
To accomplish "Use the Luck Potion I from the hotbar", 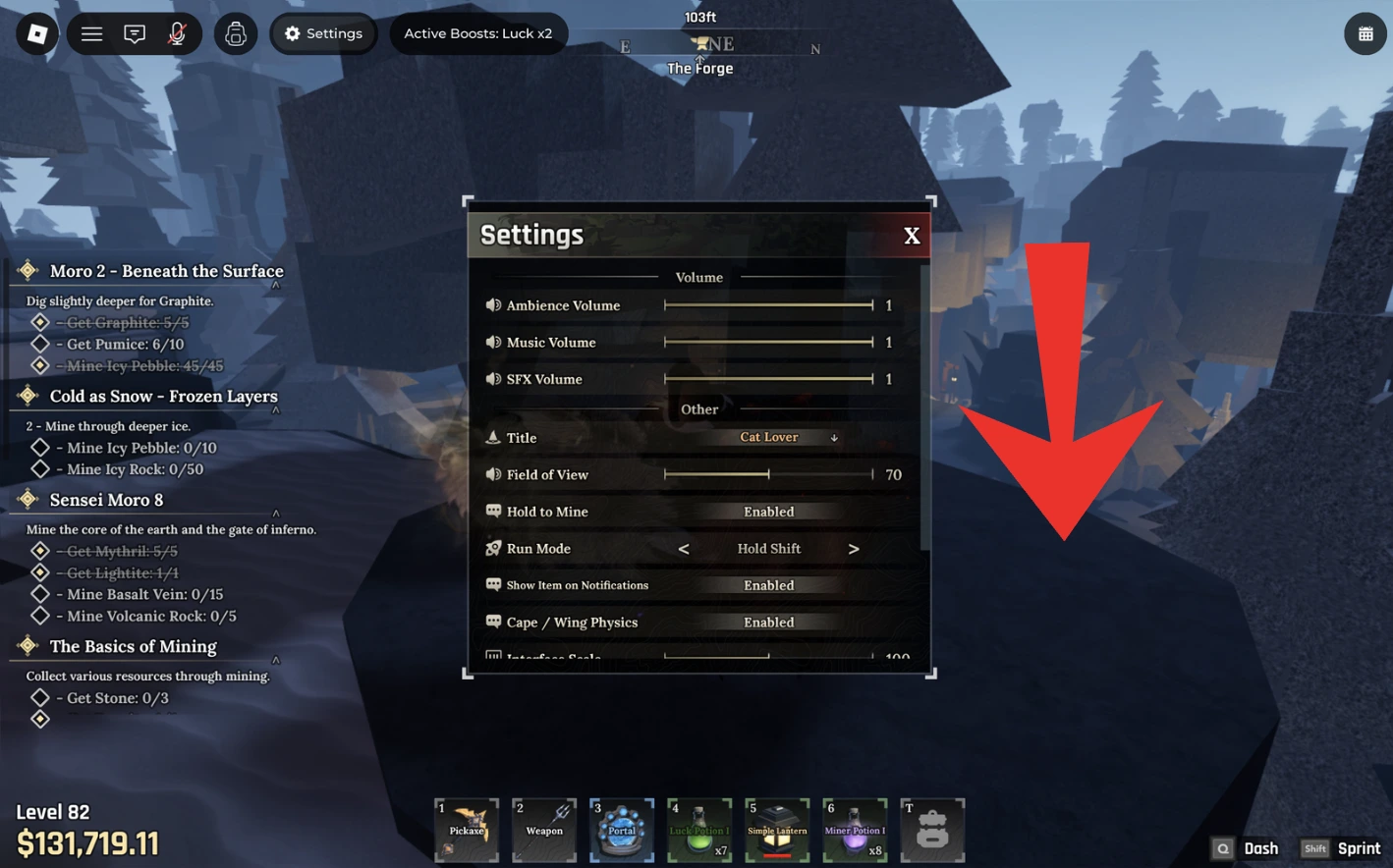I will click(x=698, y=830).
